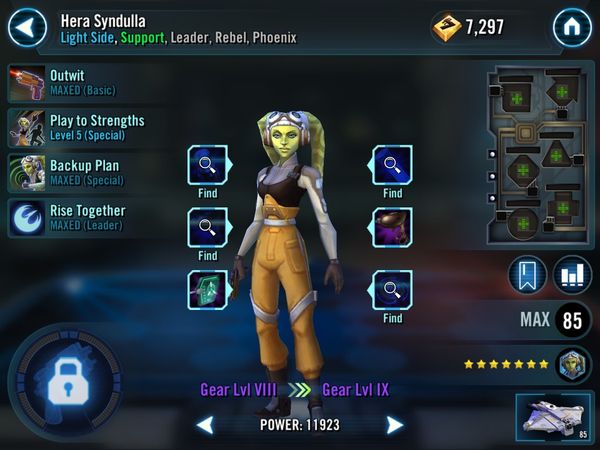Image resolution: width=600 pixels, height=450 pixels.
Task: Tap the green holo-card gear slot
Action: click(x=207, y=290)
